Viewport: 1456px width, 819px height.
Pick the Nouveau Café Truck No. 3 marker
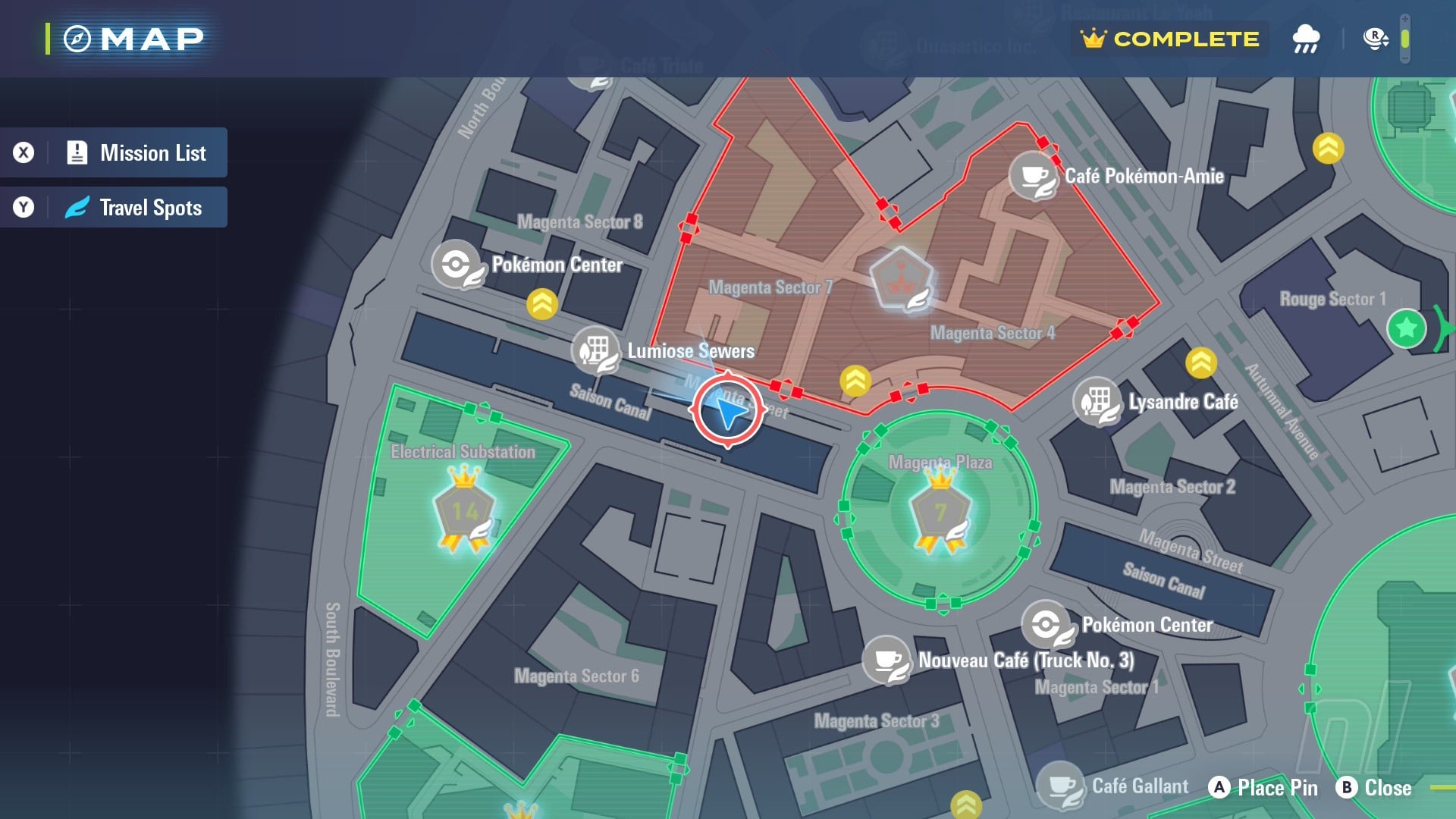coord(886,660)
